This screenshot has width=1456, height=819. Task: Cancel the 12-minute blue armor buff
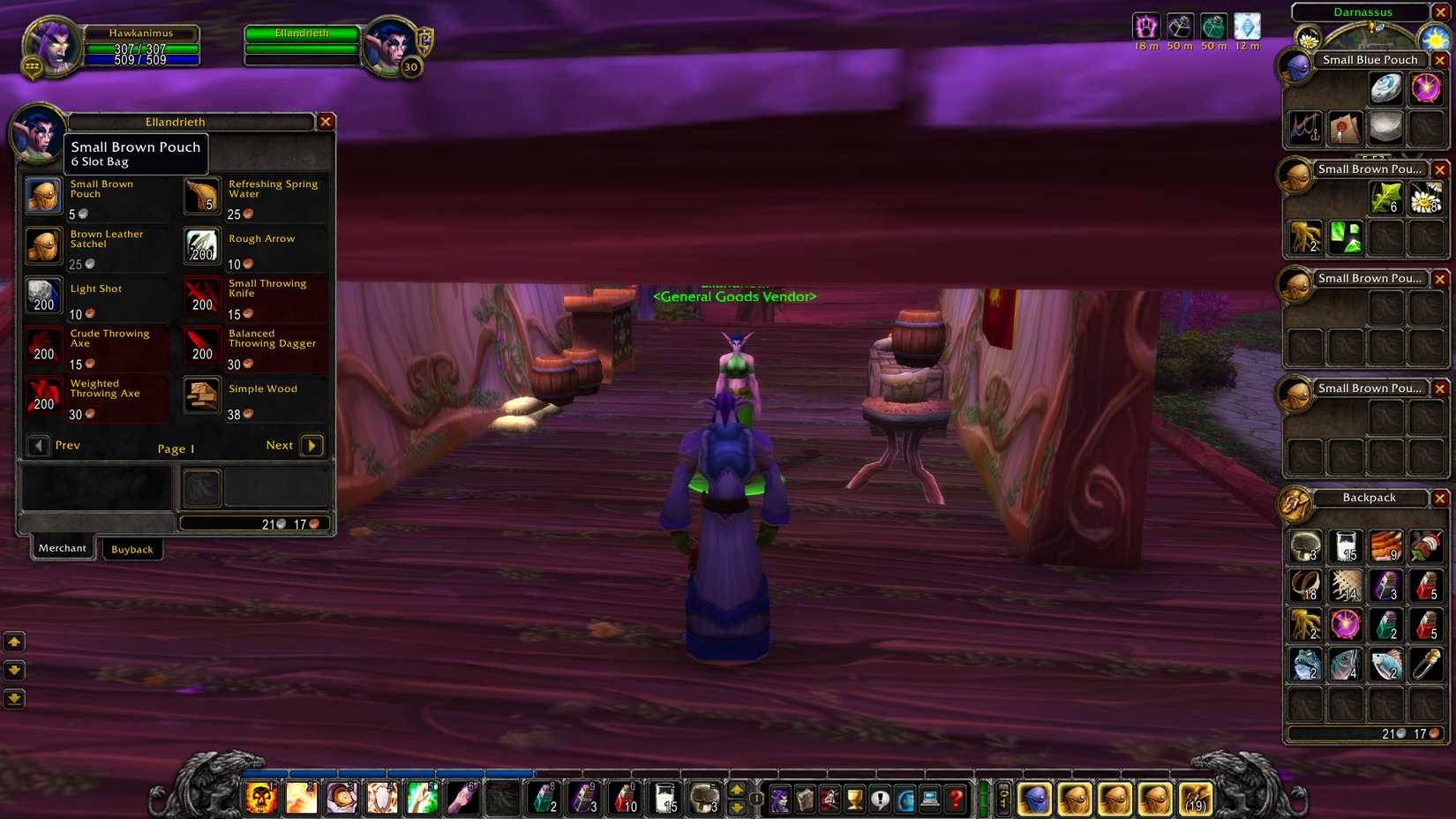tap(1248, 26)
